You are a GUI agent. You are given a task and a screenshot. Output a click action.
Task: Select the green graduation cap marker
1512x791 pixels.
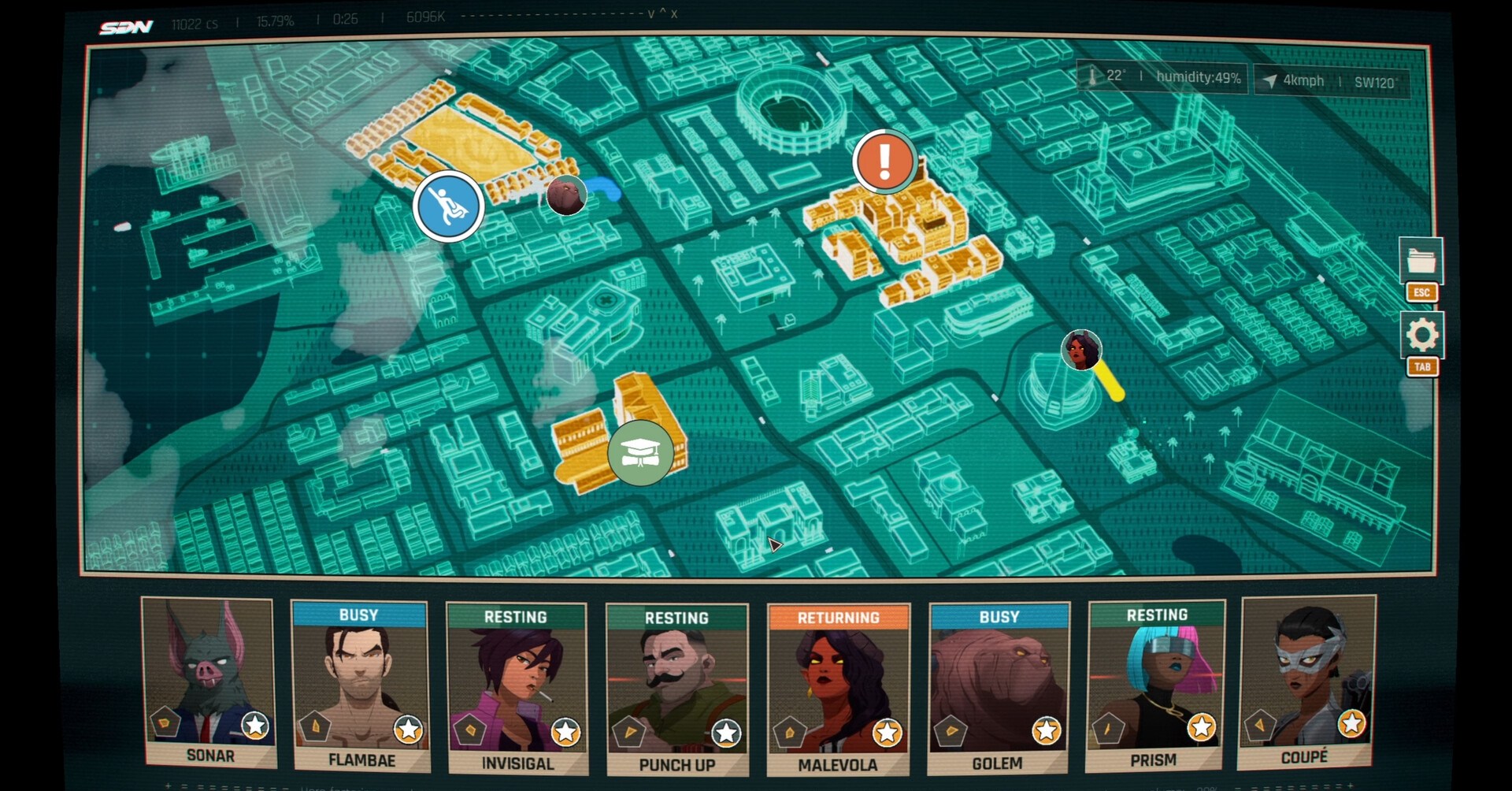click(640, 452)
